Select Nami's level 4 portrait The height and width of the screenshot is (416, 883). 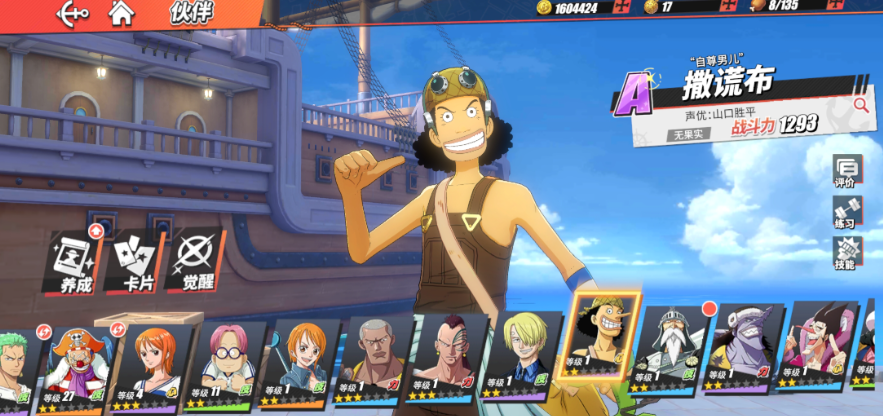pos(151,362)
